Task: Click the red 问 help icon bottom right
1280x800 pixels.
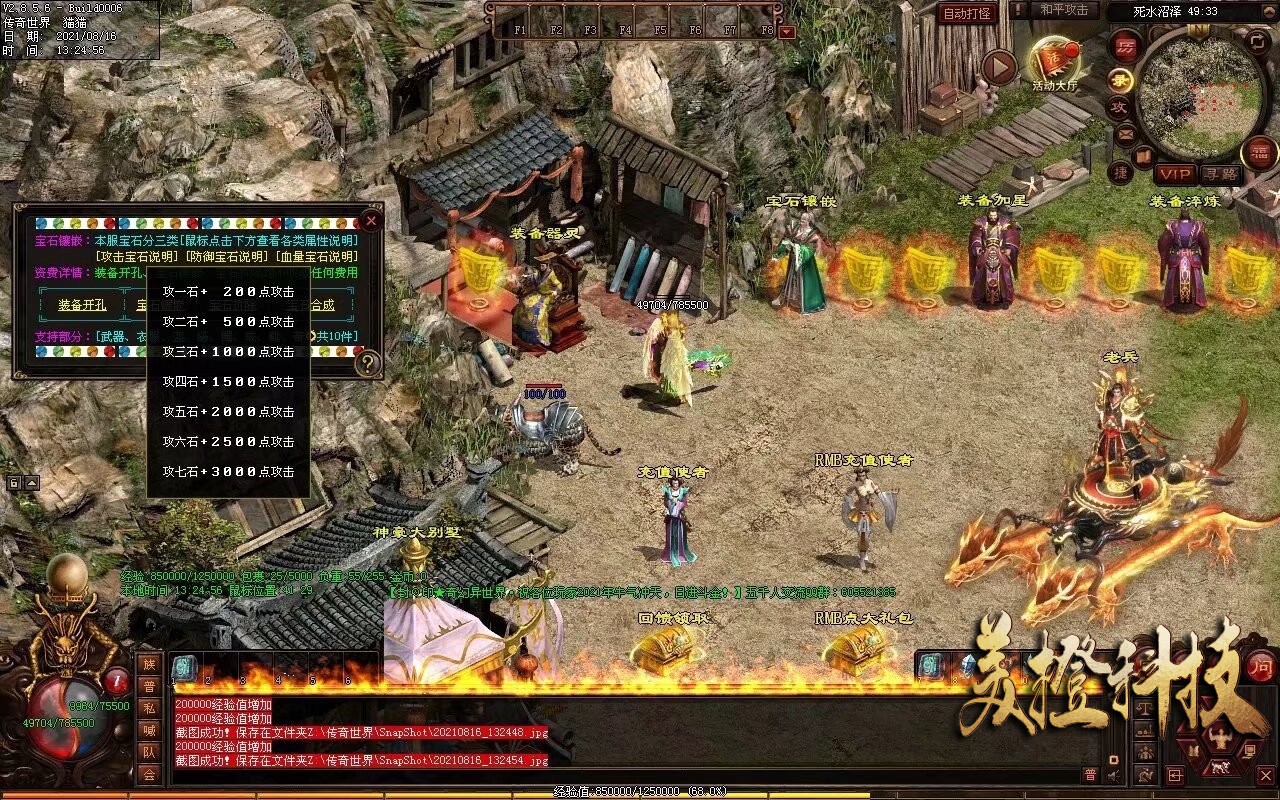Action: 1261,667
